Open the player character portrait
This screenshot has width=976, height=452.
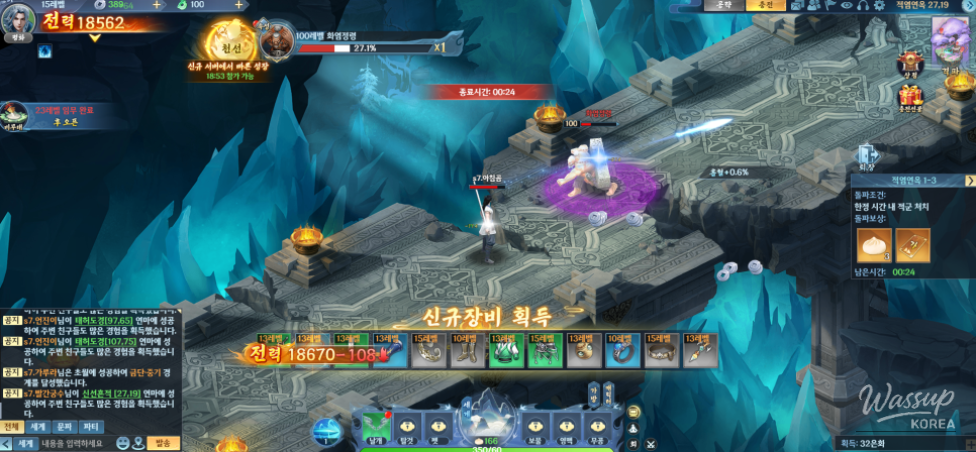pos(17,20)
